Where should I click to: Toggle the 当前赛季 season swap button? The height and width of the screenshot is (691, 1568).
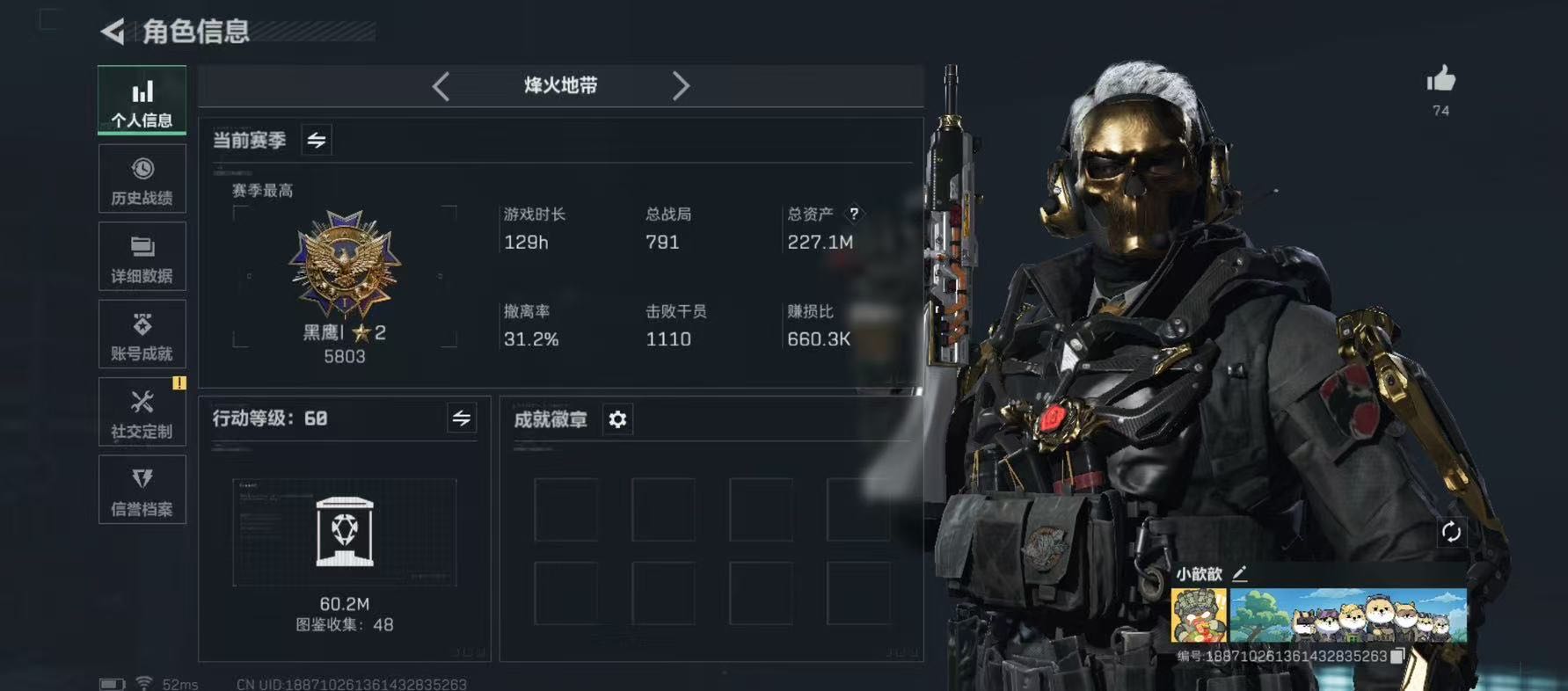point(317,140)
